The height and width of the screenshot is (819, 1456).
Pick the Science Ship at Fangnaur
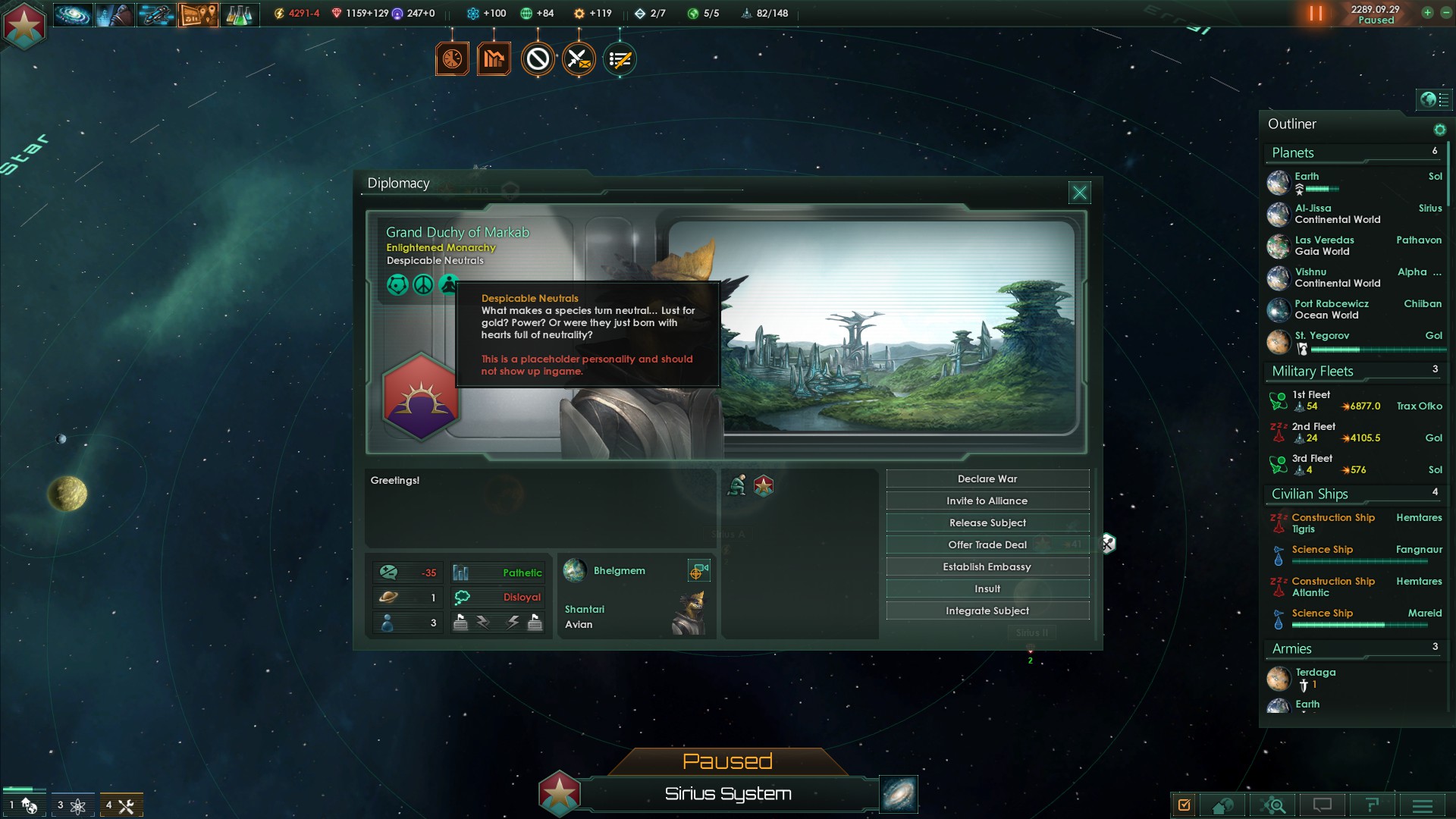point(1323,550)
